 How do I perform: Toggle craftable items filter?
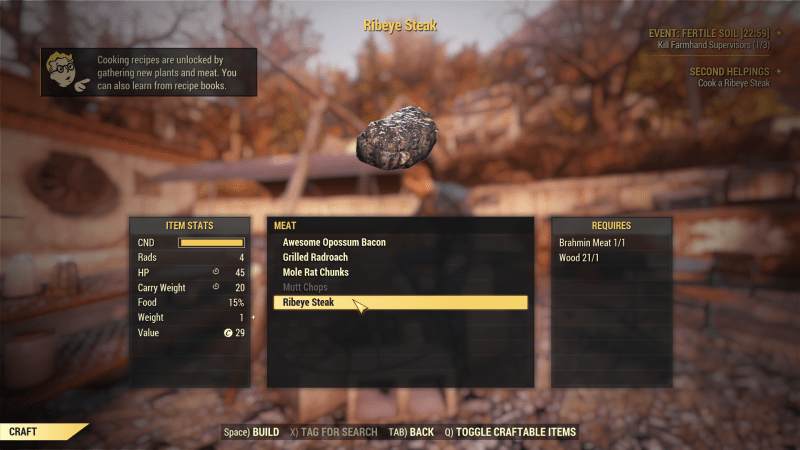click(x=510, y=432)
